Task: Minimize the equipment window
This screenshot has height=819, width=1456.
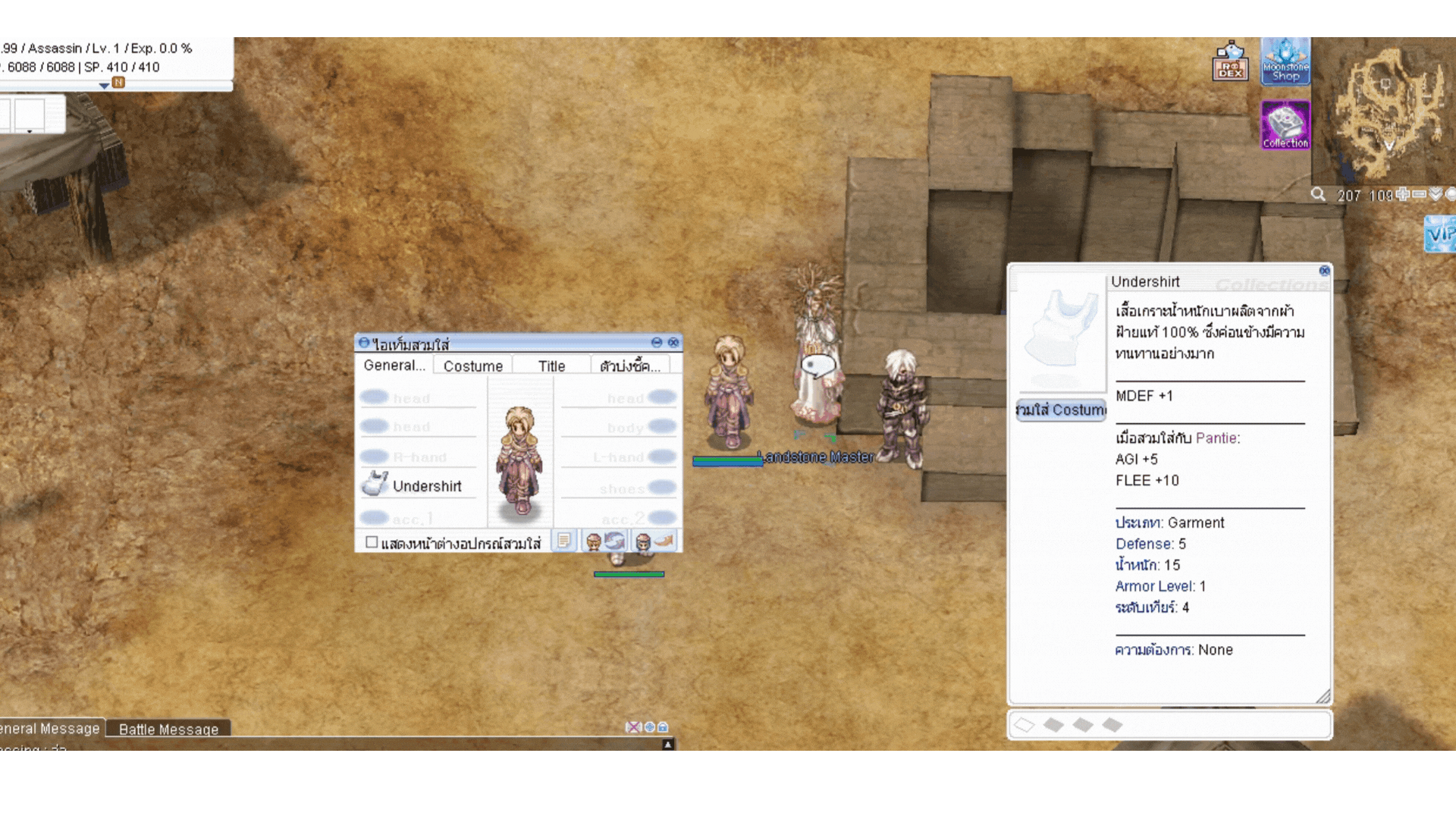Action: (x=657, y=343)
